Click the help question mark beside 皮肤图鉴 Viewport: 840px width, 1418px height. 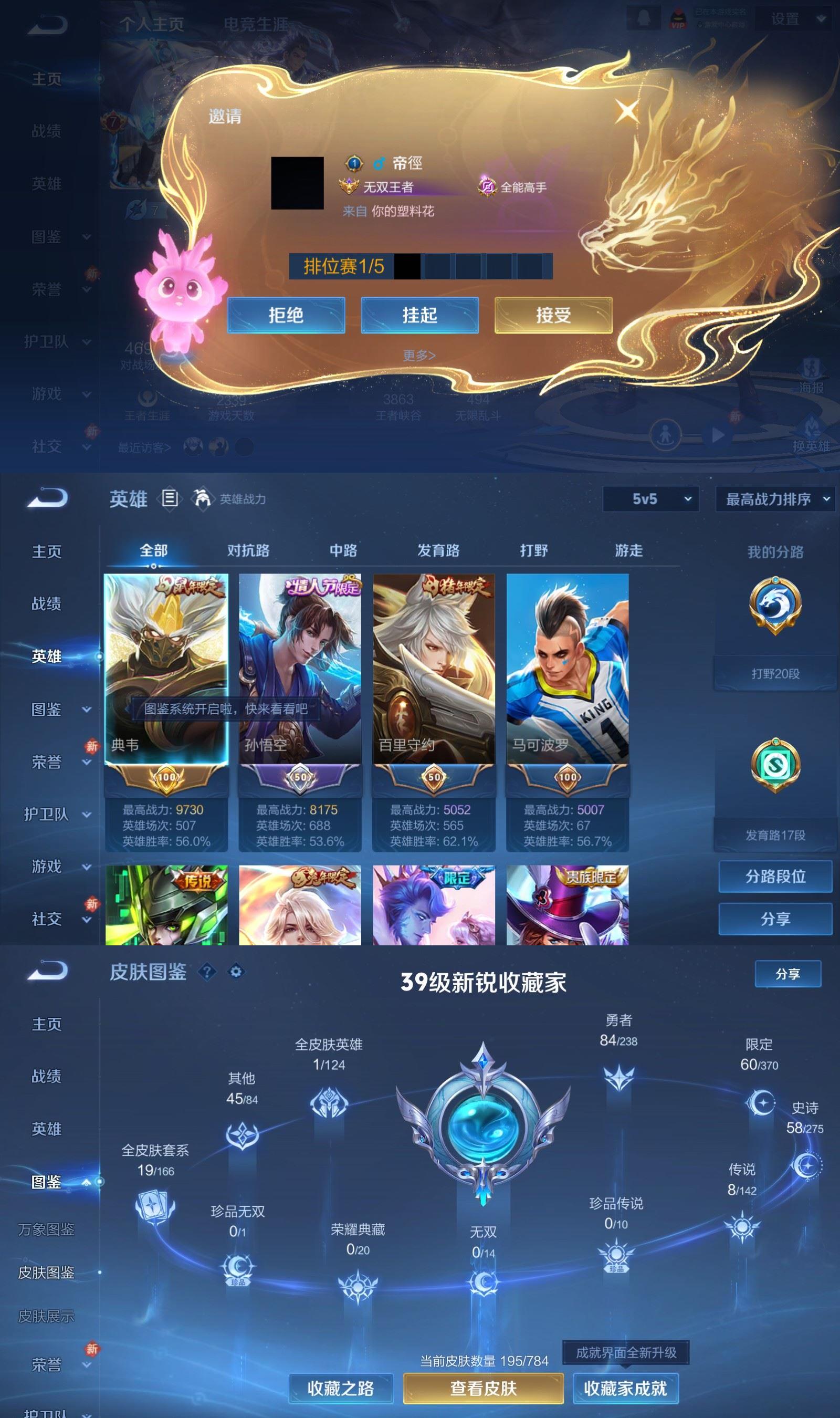pyautogui.click(x=208, y=972)
